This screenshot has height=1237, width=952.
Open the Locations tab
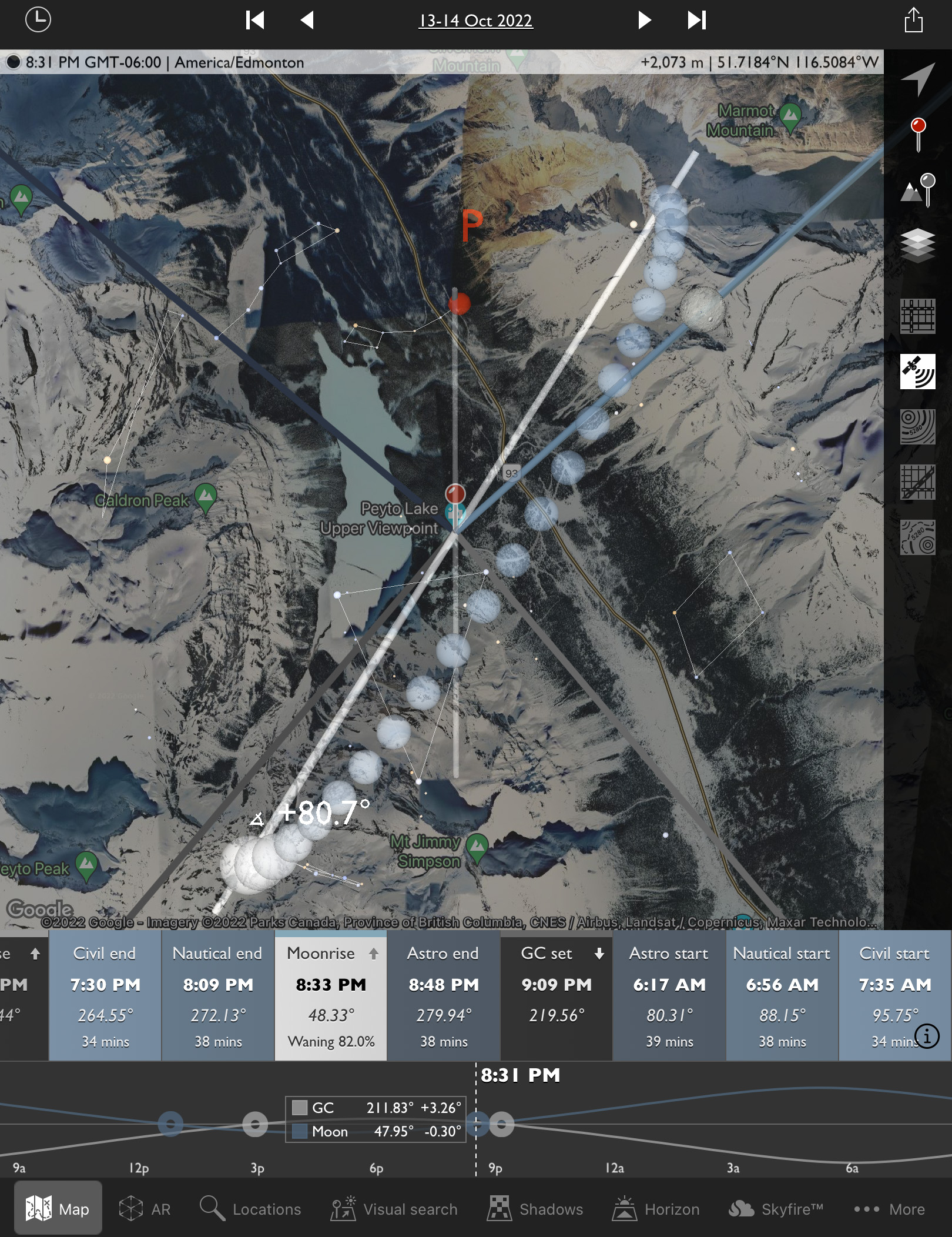point(250,1209)
